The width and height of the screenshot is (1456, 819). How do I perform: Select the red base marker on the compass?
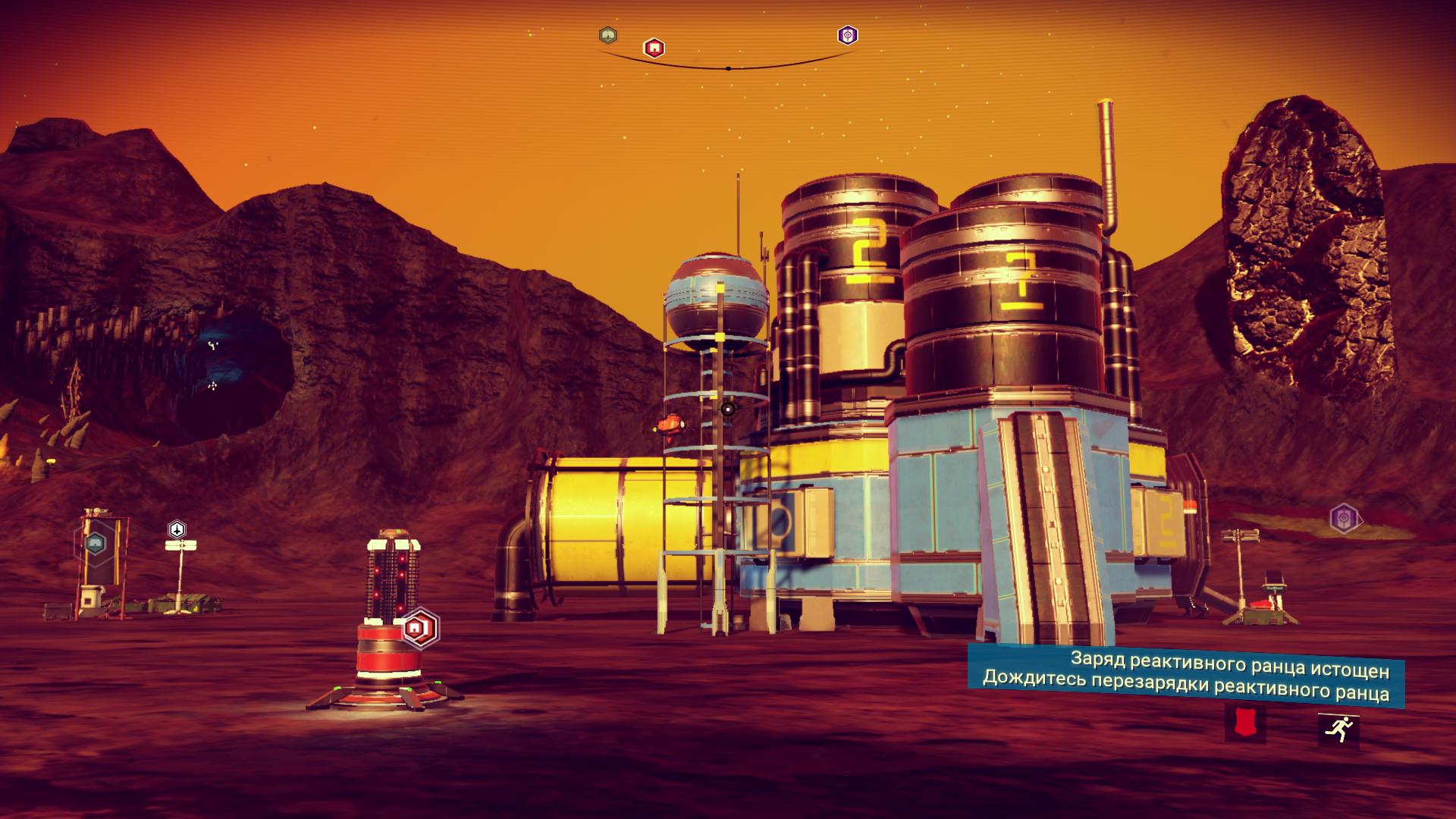(654, 48)
